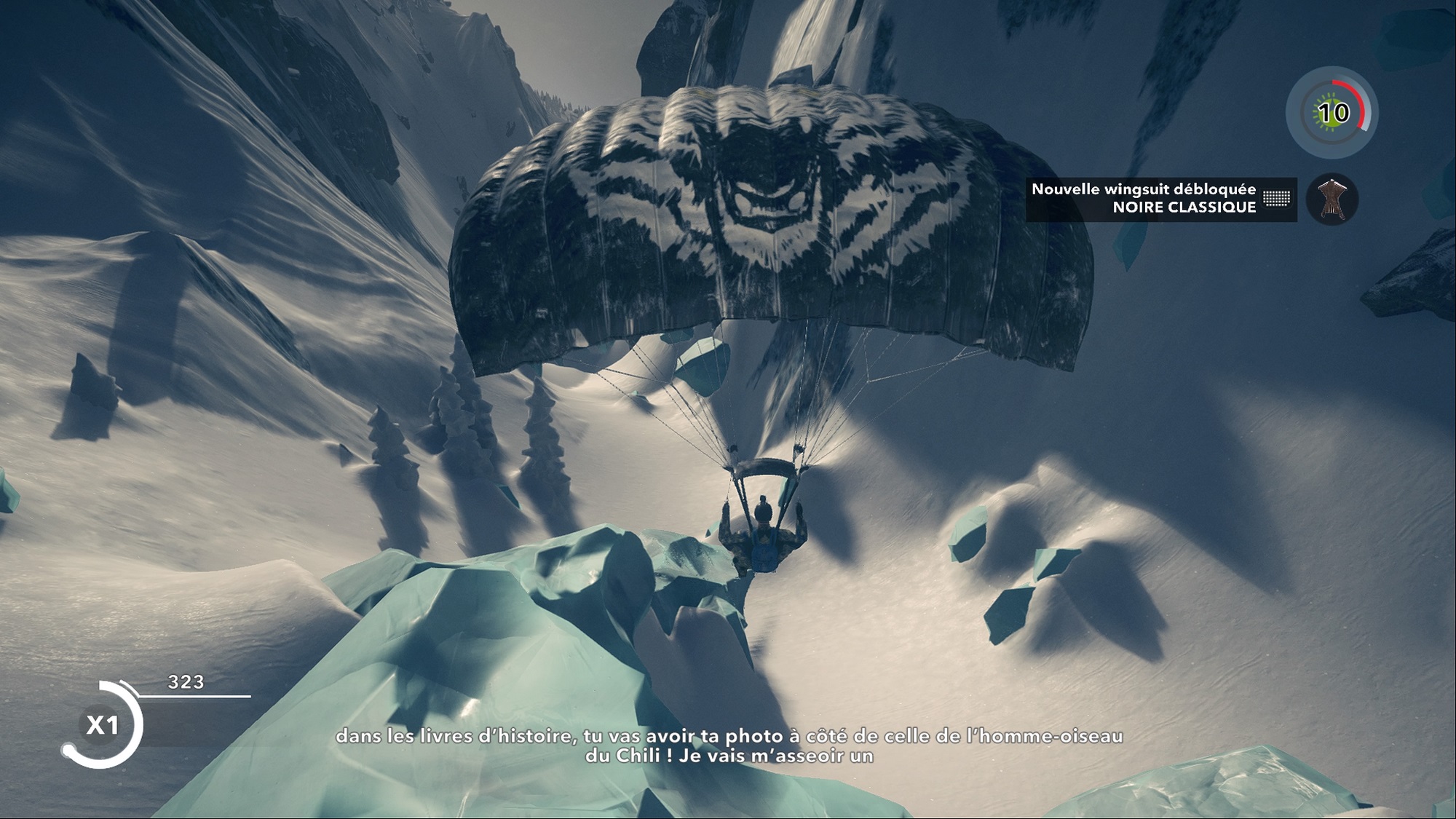Image resolution: width=1456 pixels, height=819 pixels.
Task: Click the Noire Classique wingsuit icon
Action: [1332, 199]
